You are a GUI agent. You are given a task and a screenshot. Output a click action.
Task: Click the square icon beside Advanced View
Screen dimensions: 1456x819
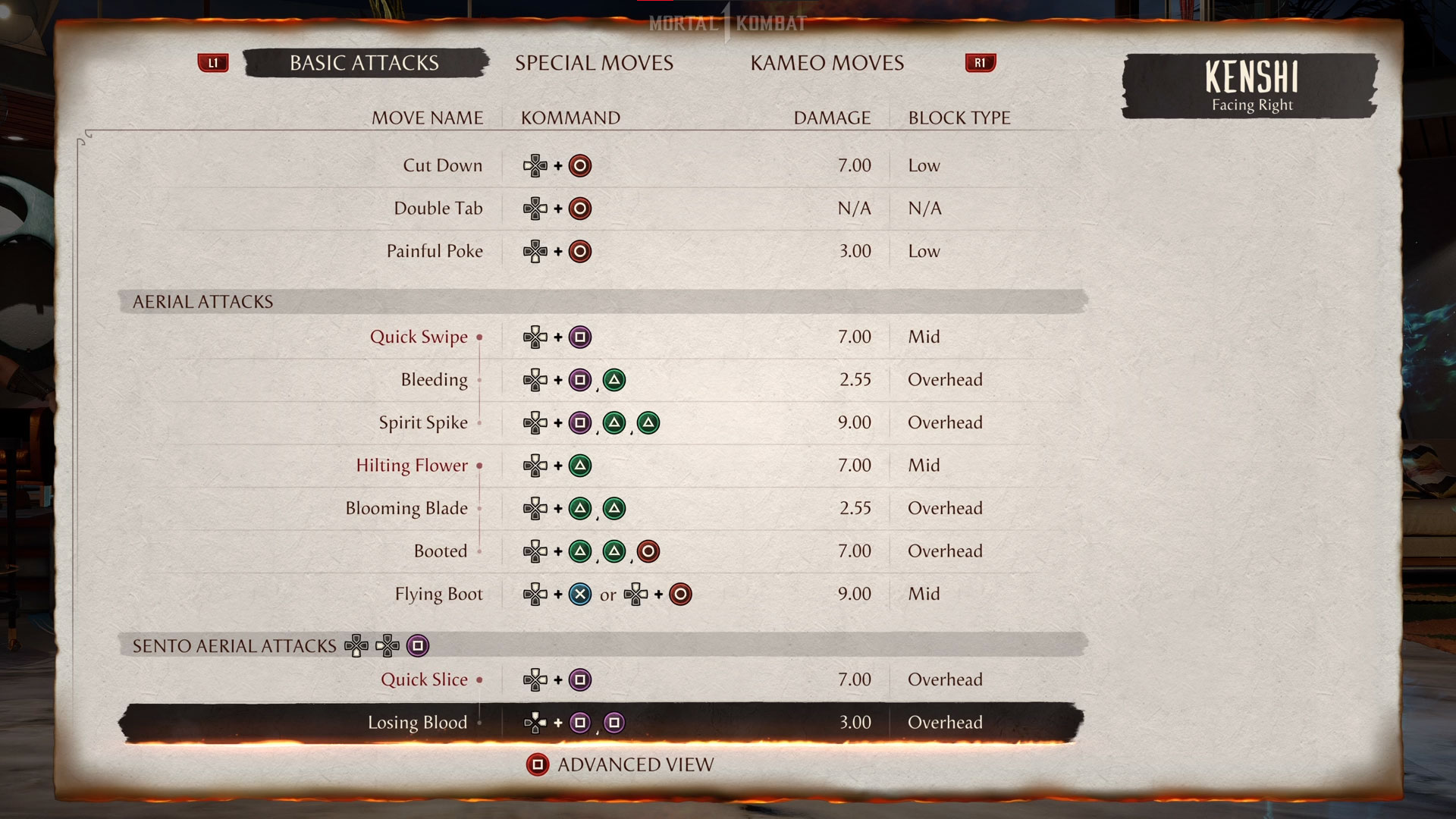click(x=538, y=764)
